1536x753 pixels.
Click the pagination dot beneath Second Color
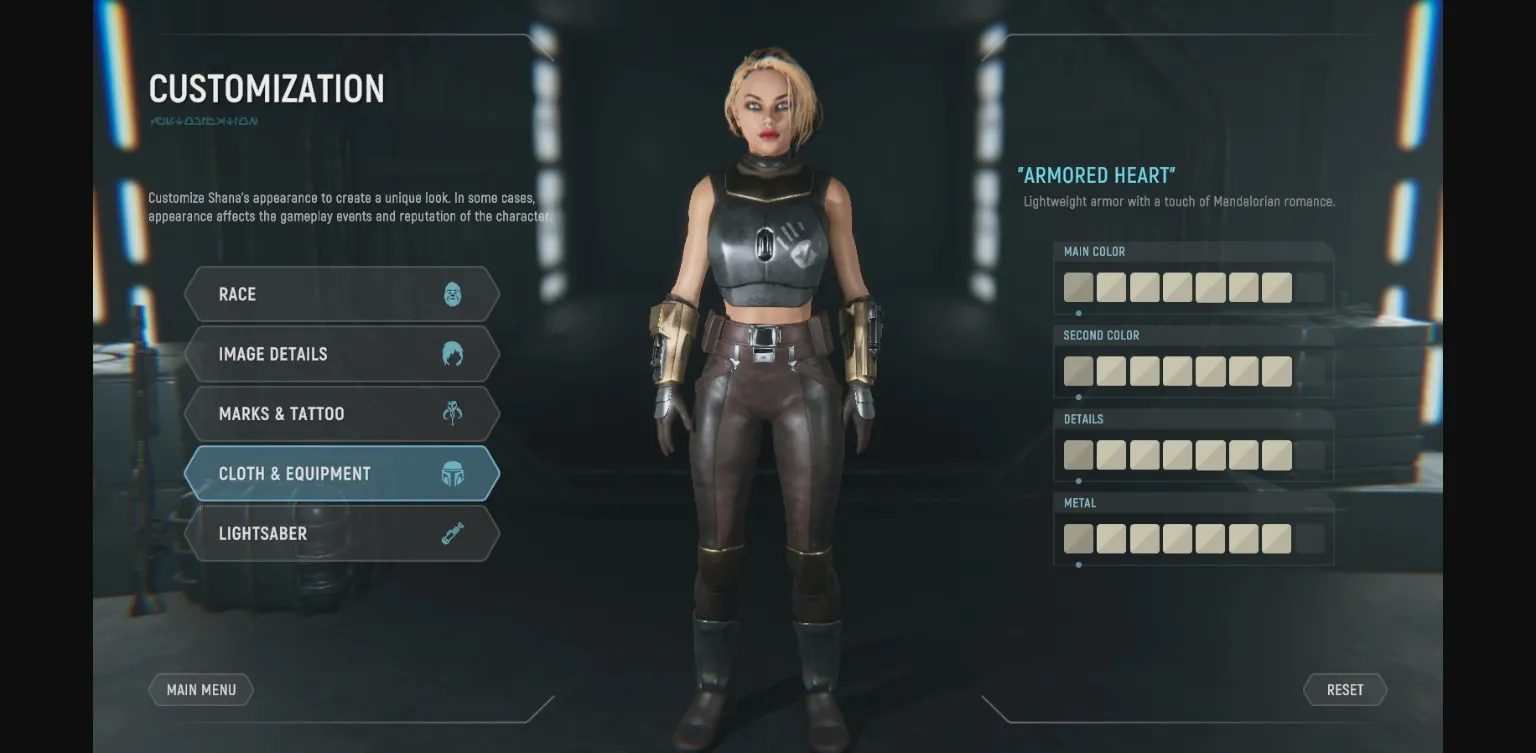[x=1078, y=396]
